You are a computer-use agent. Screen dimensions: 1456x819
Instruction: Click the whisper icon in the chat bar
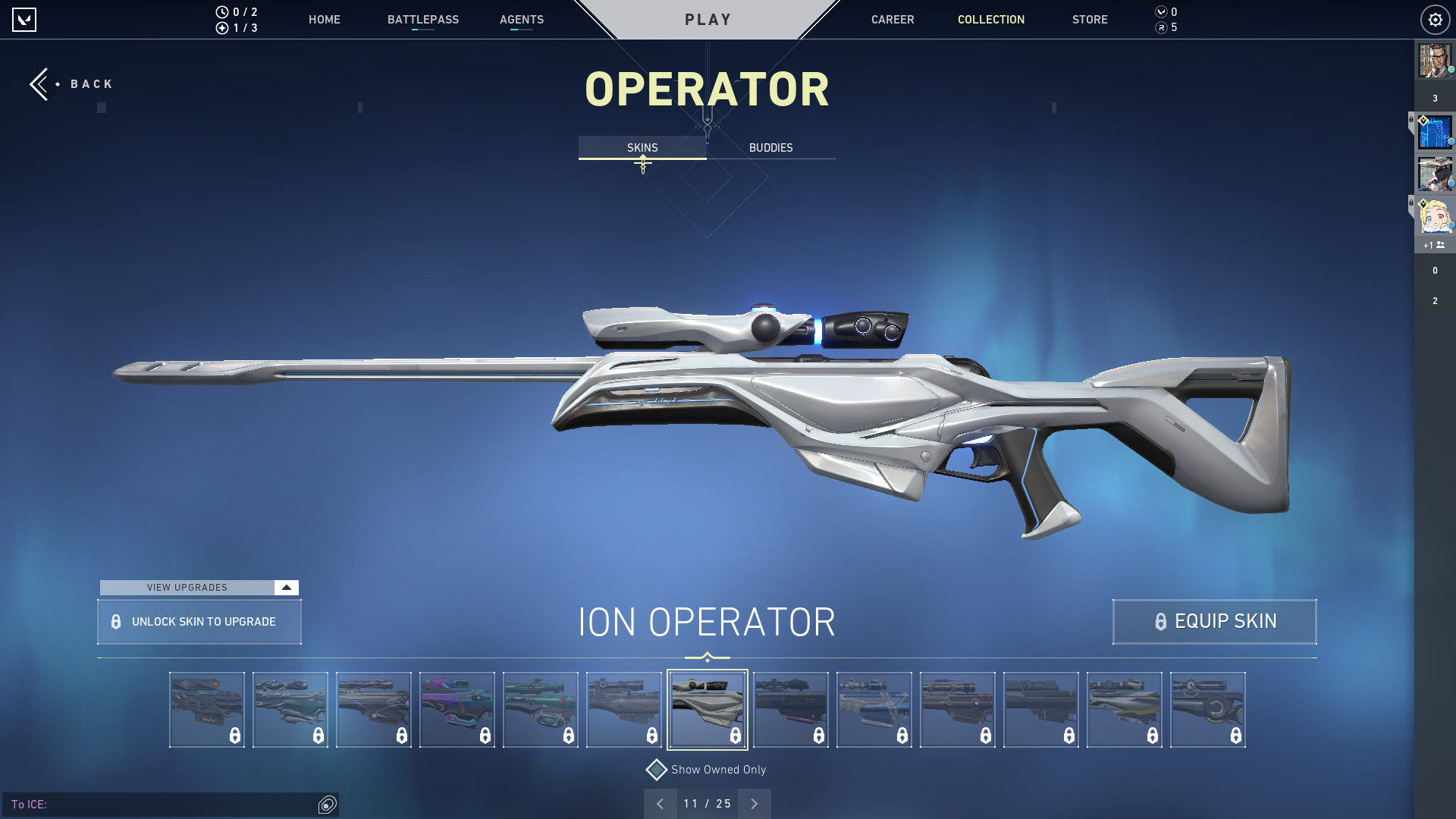tap(327, 805)
